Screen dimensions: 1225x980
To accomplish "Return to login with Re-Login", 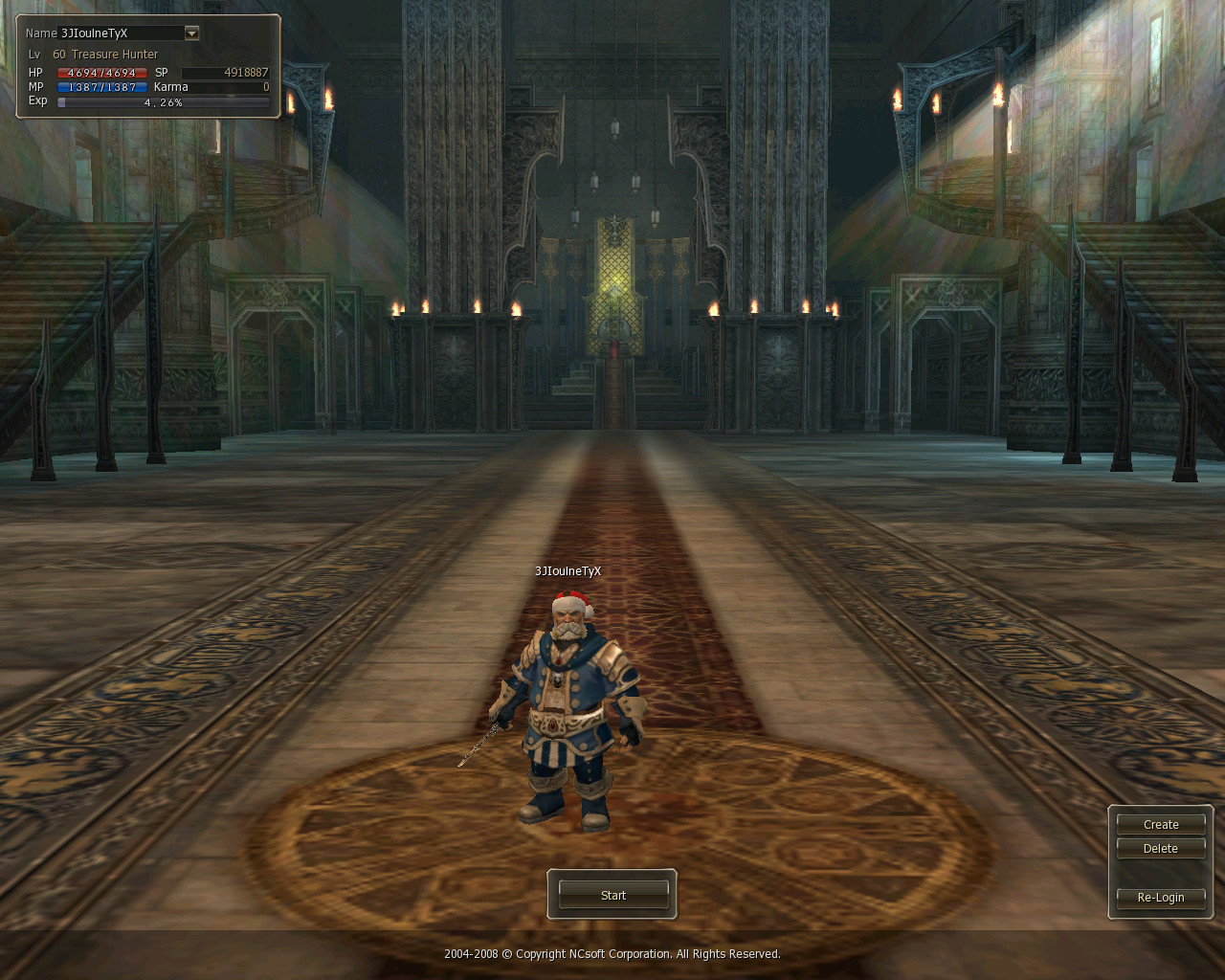I will 1160,898.
